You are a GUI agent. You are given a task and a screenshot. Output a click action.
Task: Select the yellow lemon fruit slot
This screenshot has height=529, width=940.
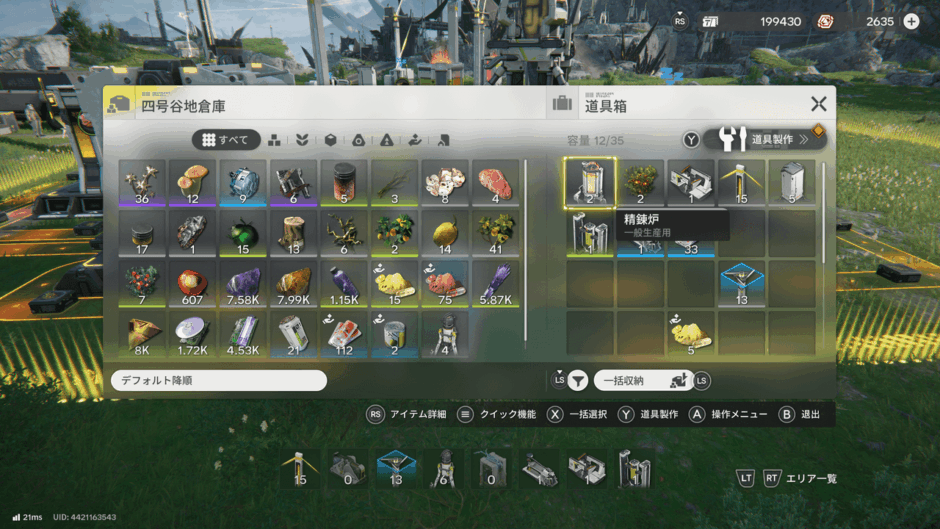tap(446, 234)
